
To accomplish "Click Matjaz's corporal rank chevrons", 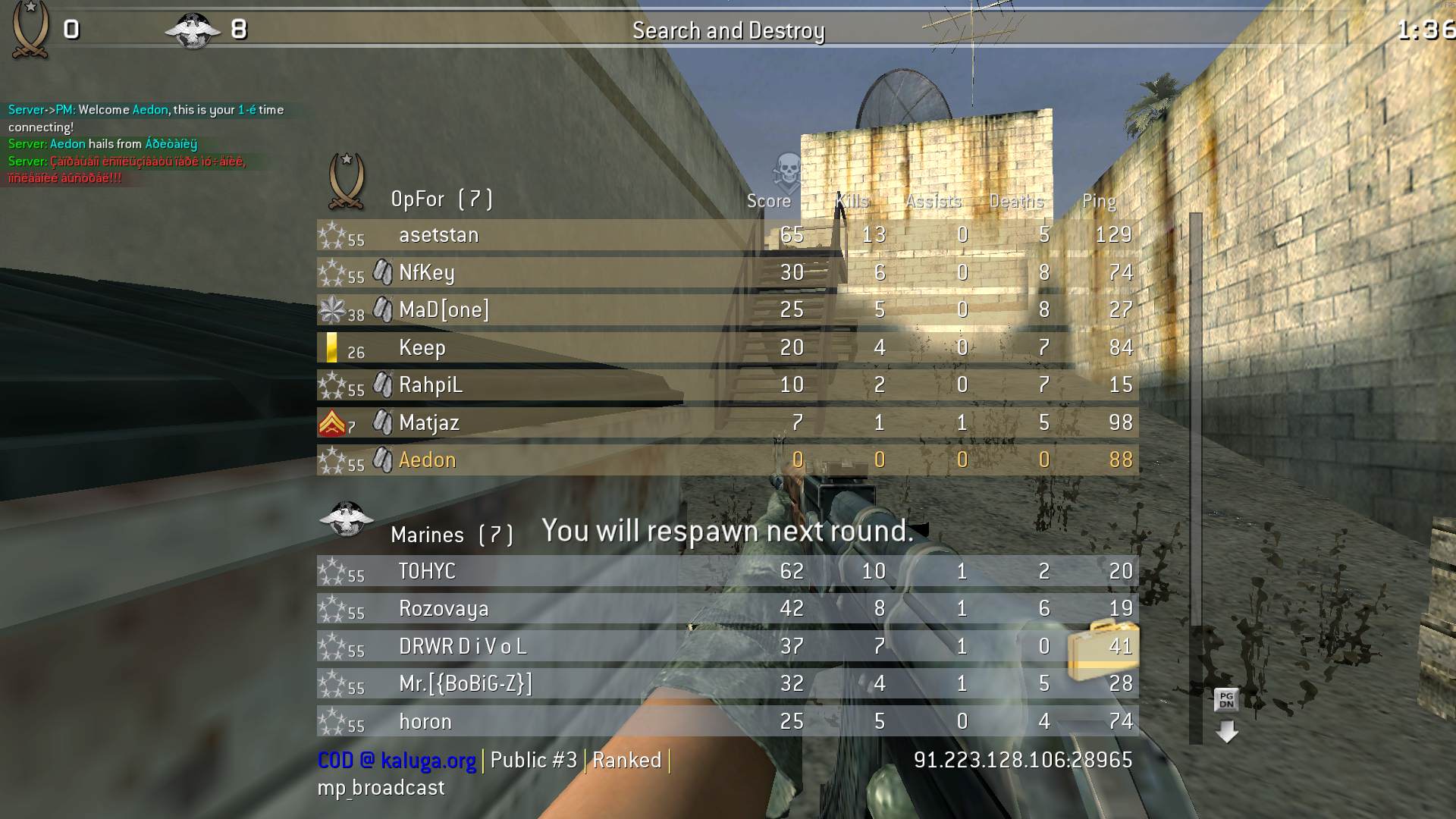I will [x=332, y=421].
